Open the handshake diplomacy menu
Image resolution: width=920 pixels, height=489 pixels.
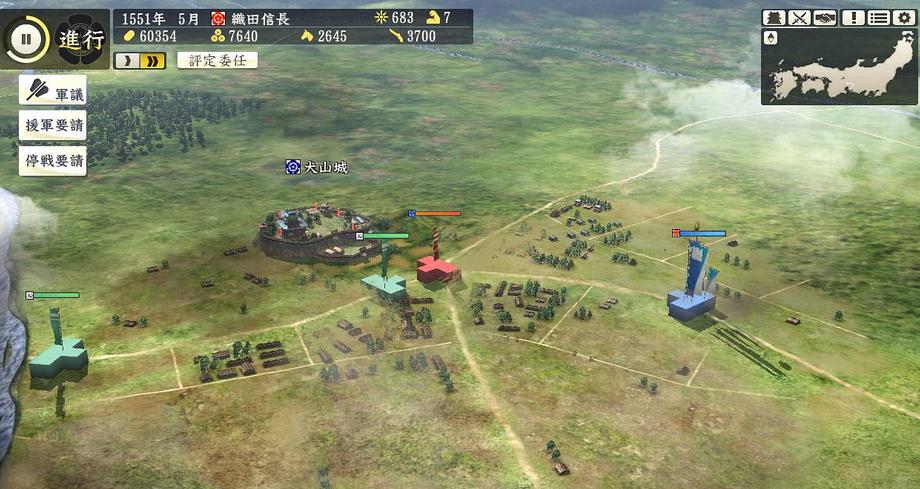(x=825, y=18)
